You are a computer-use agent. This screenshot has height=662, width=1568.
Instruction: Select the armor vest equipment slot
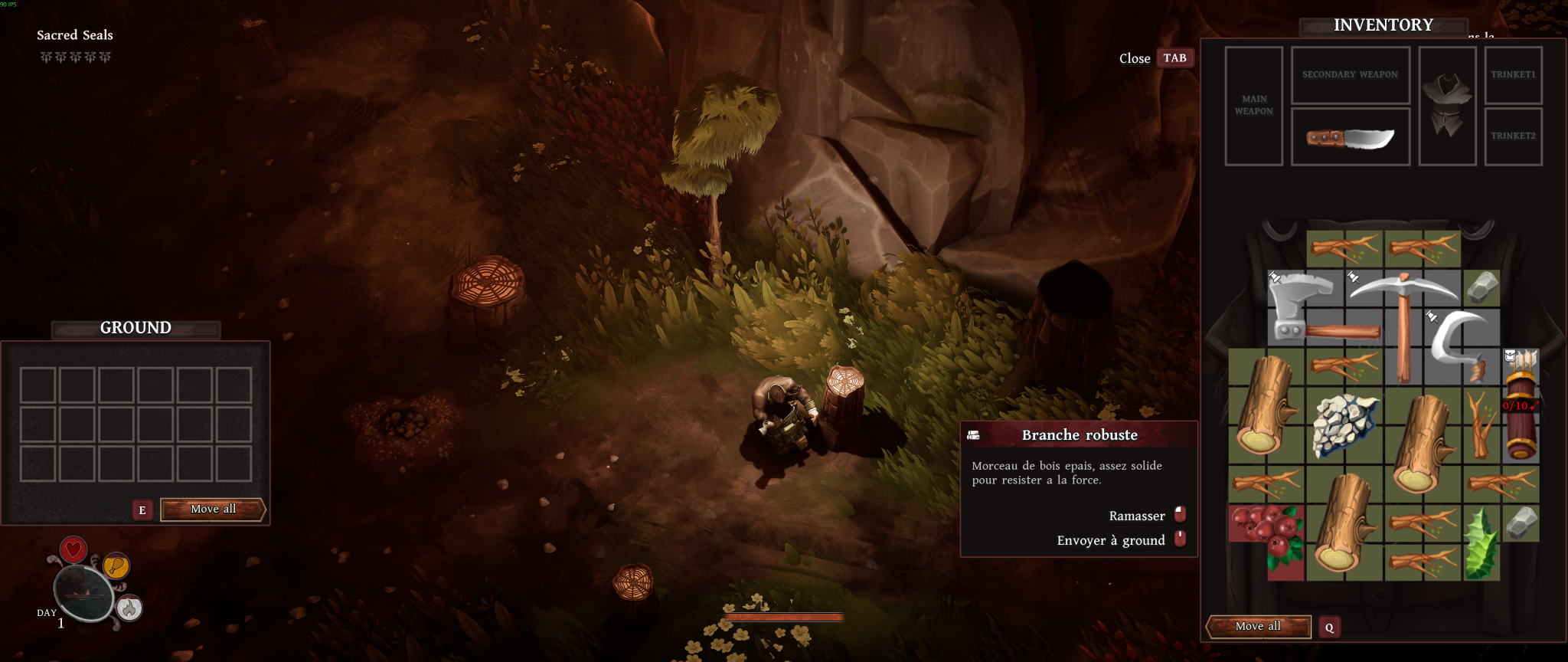click(x=1447, y=106)
